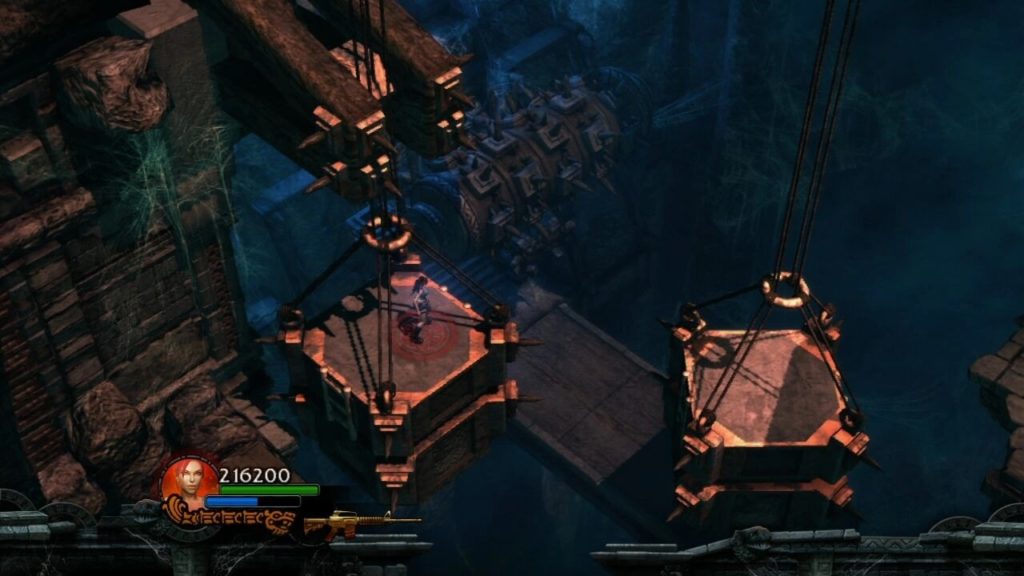
Task: Click the red-haired character portrait
Action: tap(183, 478)
